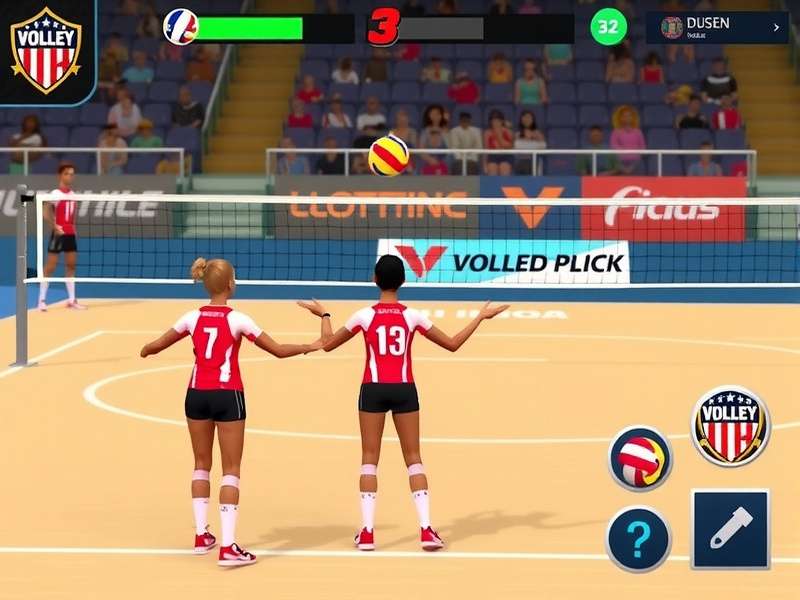The width and height of the screenshot is (800, 600).
Task: Select the pencil edit button
Action: [730, 529]
